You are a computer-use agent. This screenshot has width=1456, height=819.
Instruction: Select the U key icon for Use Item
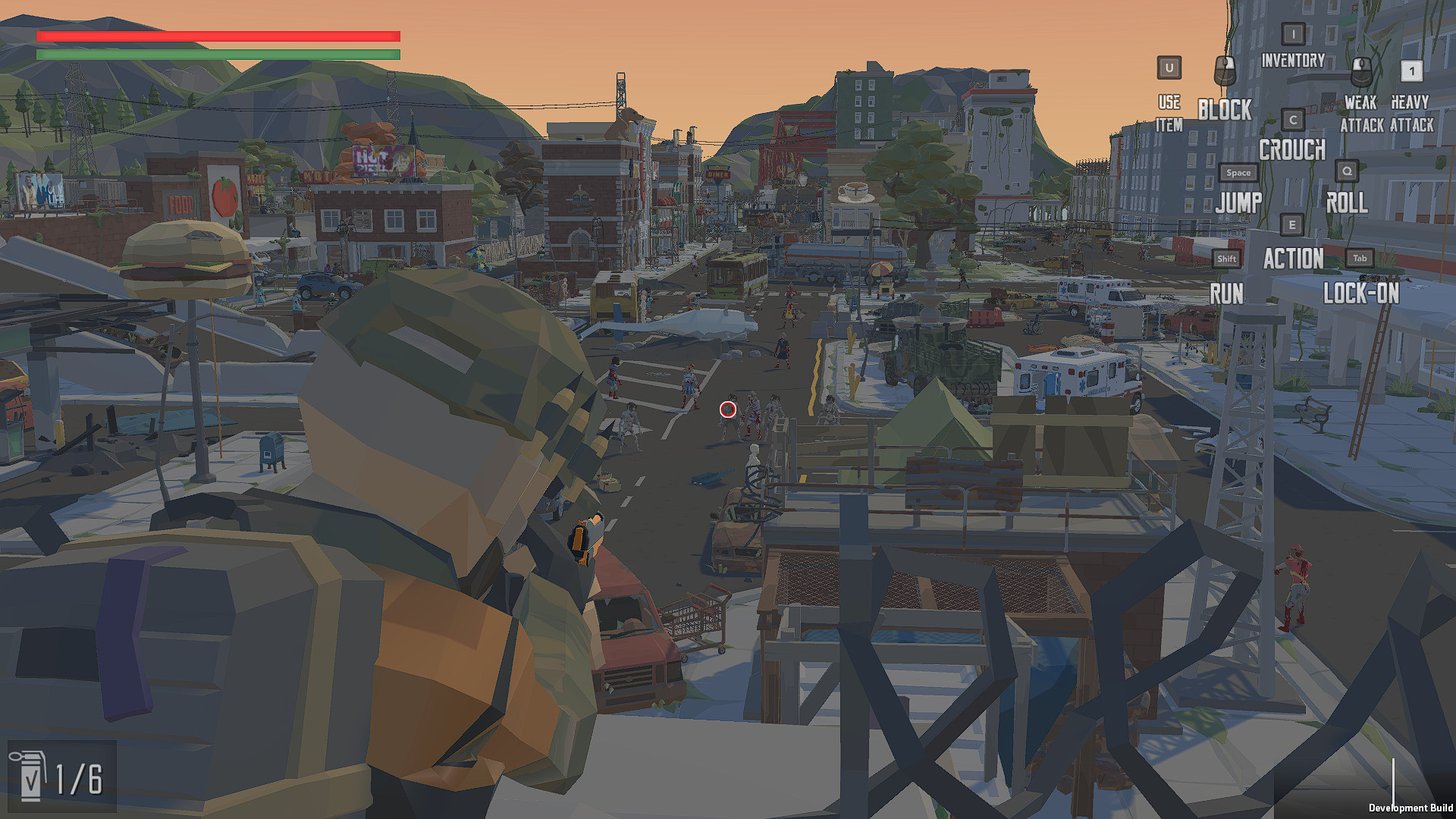(x=1168, y=68)
